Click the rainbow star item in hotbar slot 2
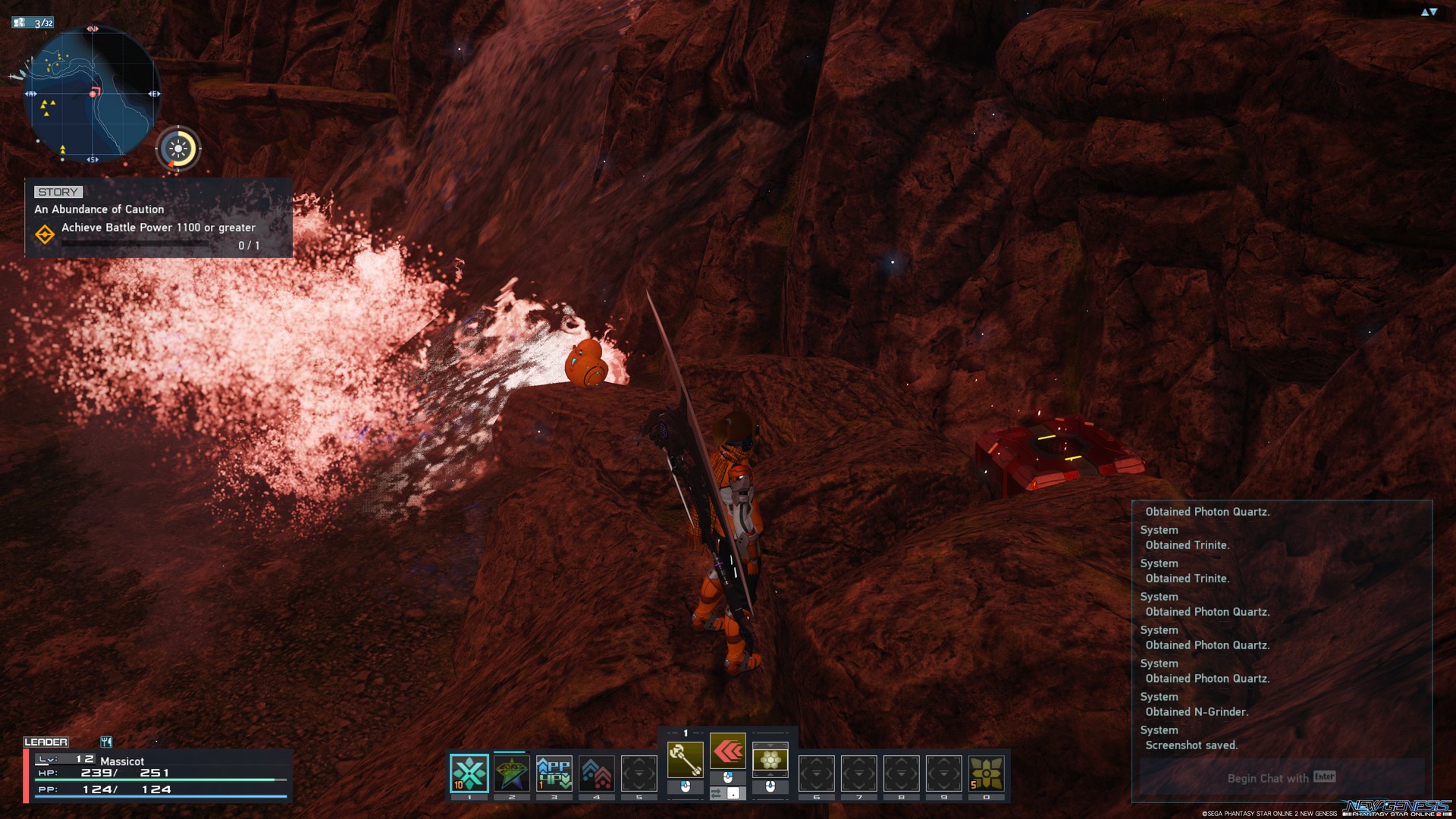 click(x=511, y=773)
